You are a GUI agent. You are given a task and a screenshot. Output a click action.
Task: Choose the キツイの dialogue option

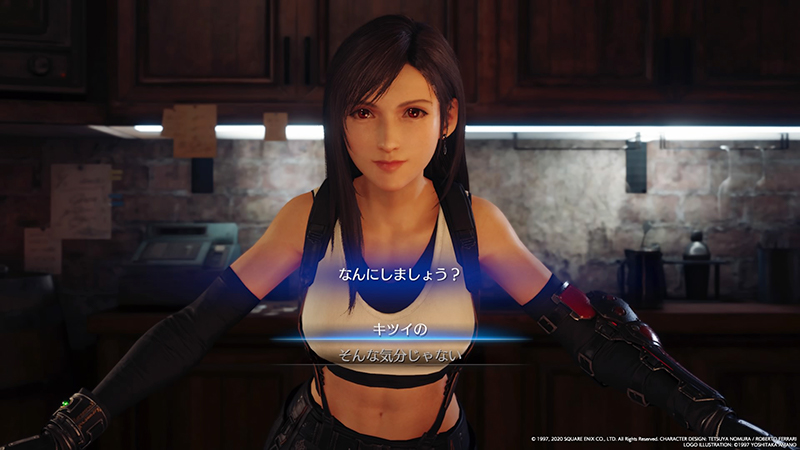[399, 326]
